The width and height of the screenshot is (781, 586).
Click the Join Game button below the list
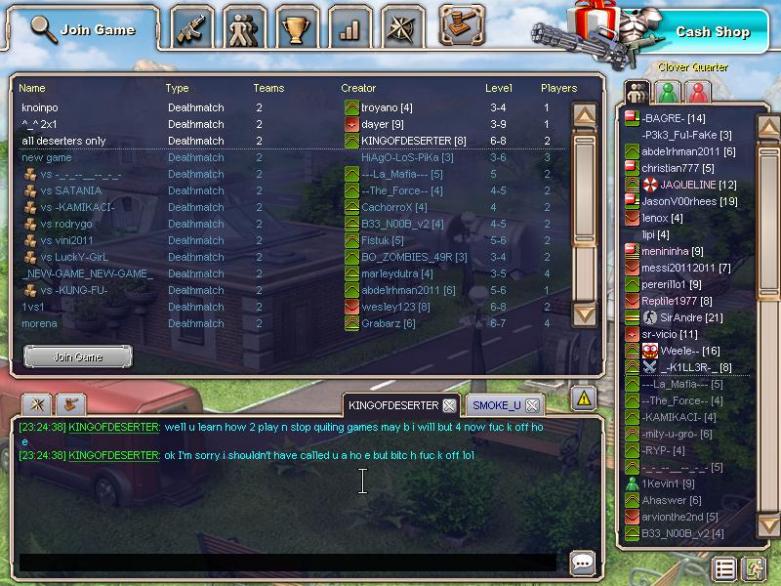click(x=77, y=357)
